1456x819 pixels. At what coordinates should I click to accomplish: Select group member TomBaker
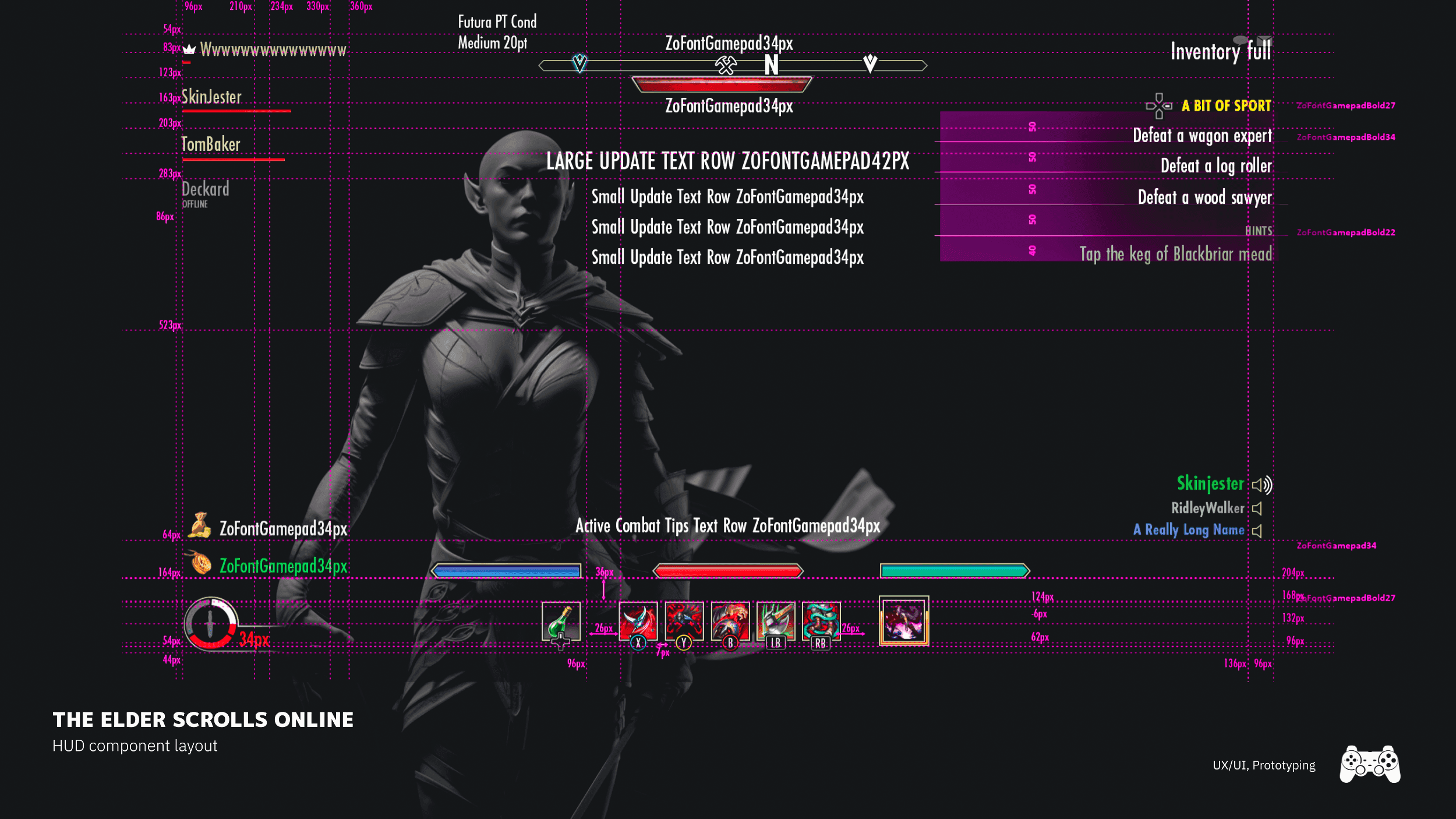(210, 144)
